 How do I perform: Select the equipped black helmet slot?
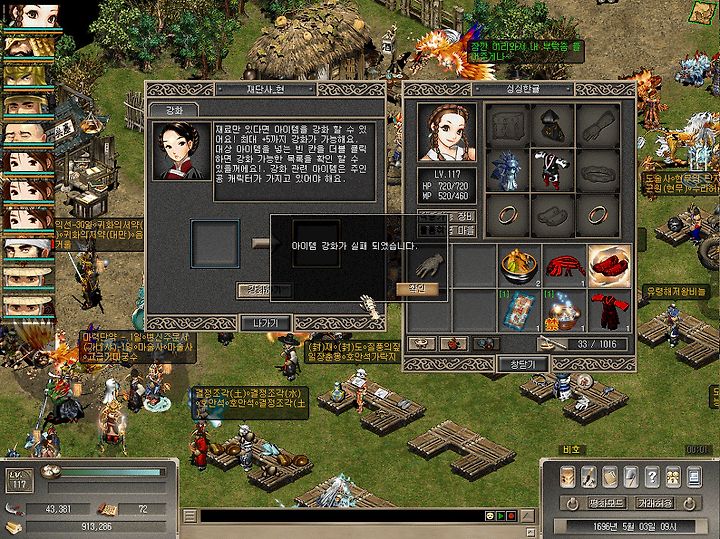click(x=550, y=126)
